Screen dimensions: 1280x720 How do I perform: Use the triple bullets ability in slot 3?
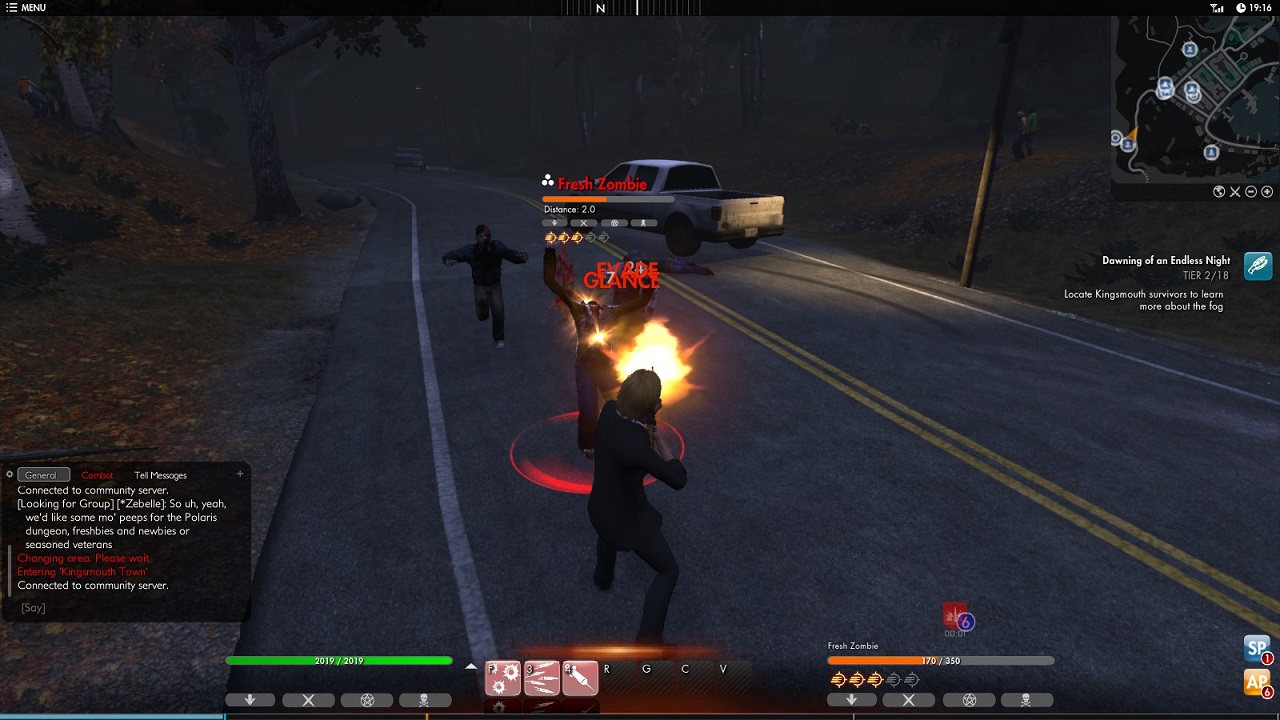541,678
